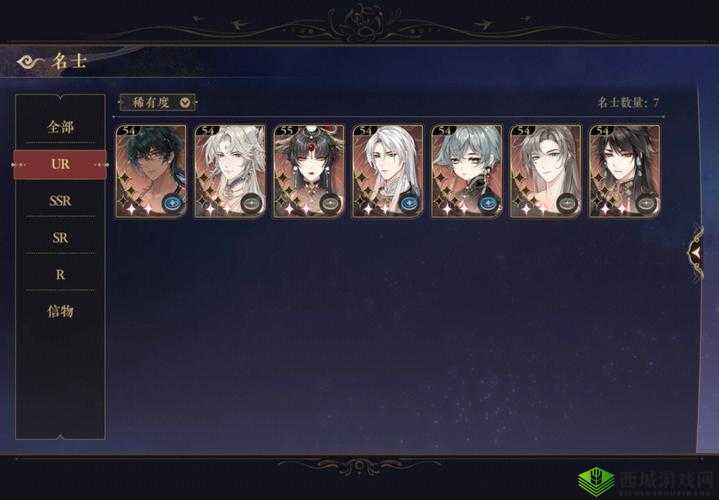Open the SR rarity tab

click(60, 237)
